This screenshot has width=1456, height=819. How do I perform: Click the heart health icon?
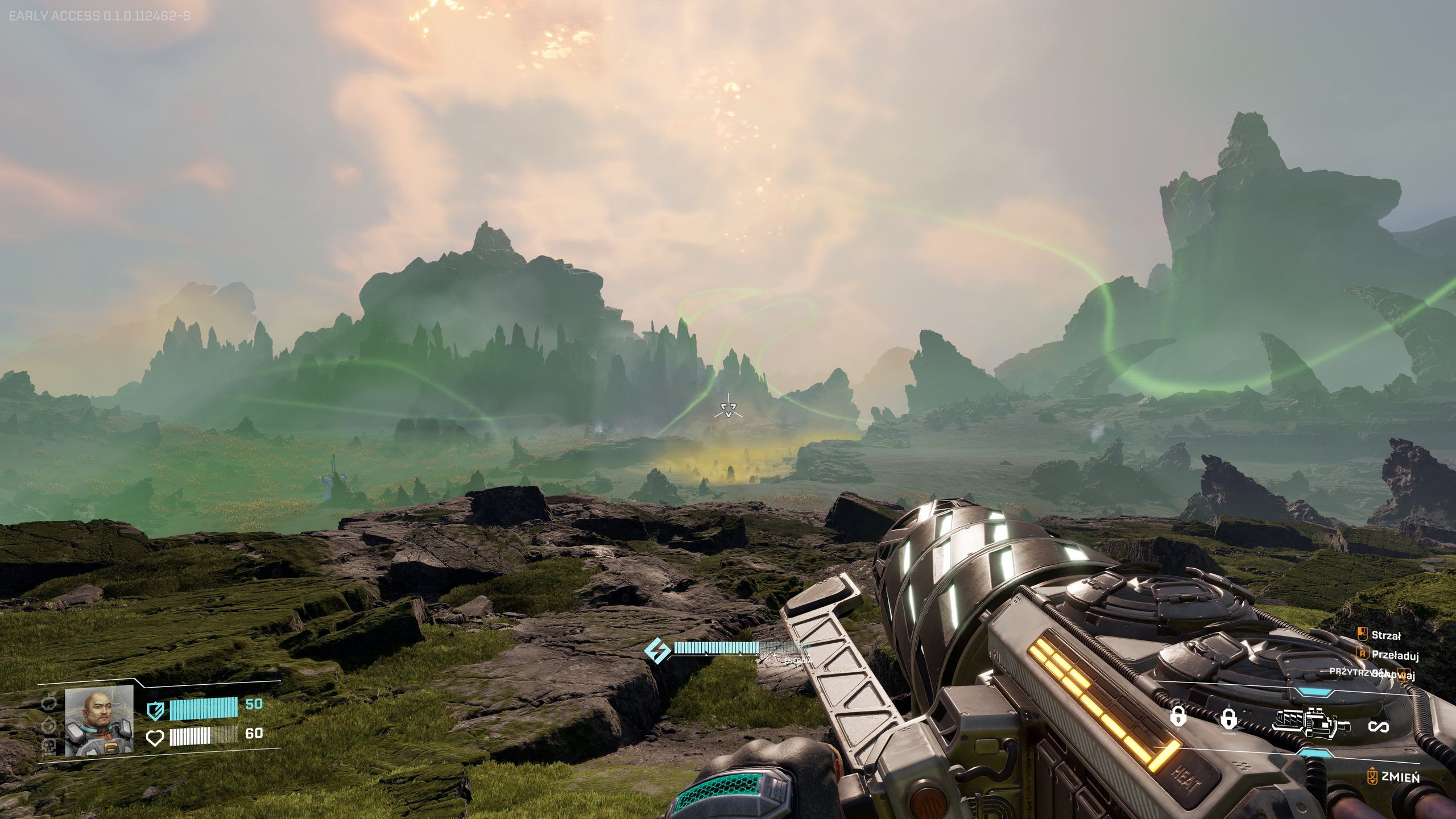click(155, 739)
